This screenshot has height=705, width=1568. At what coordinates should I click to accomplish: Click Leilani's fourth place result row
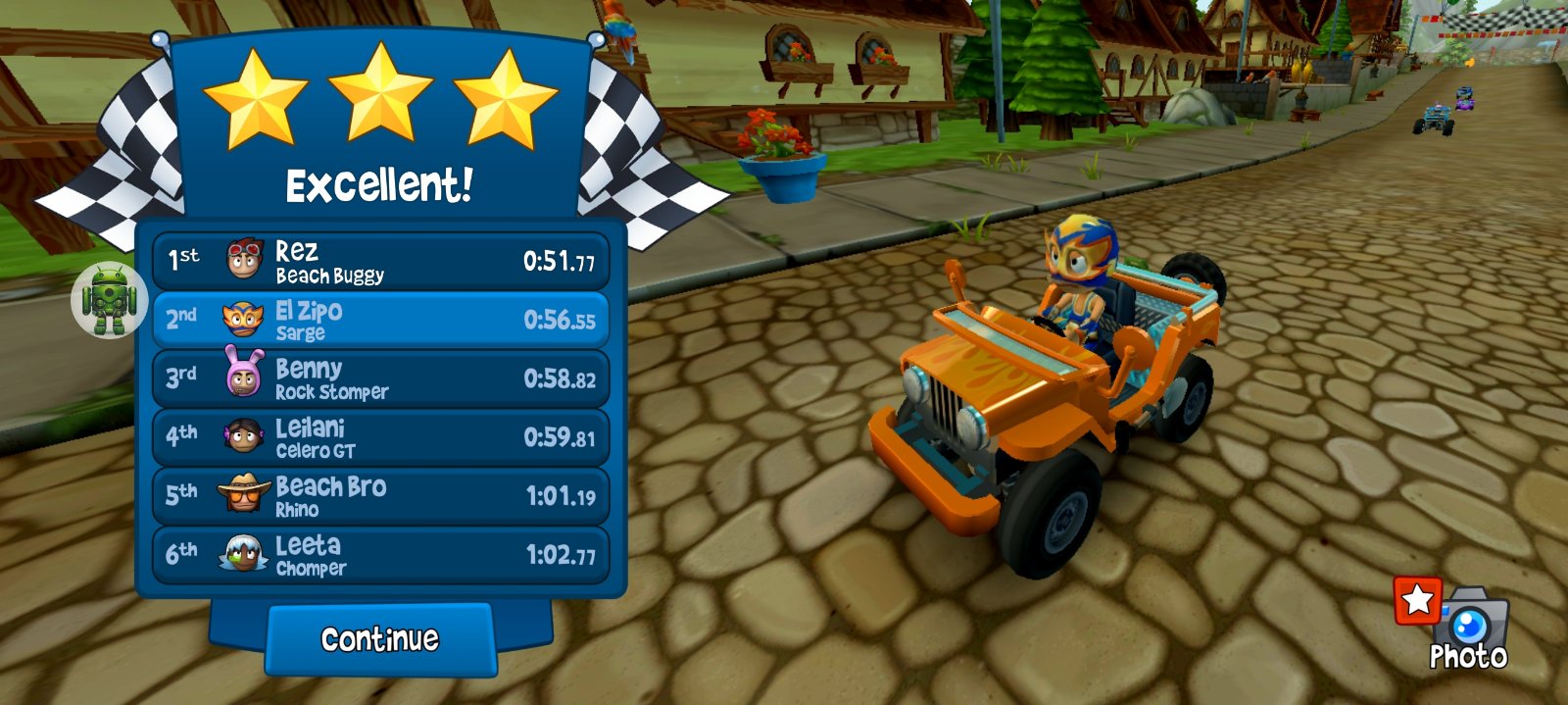(x=380, y=438)
